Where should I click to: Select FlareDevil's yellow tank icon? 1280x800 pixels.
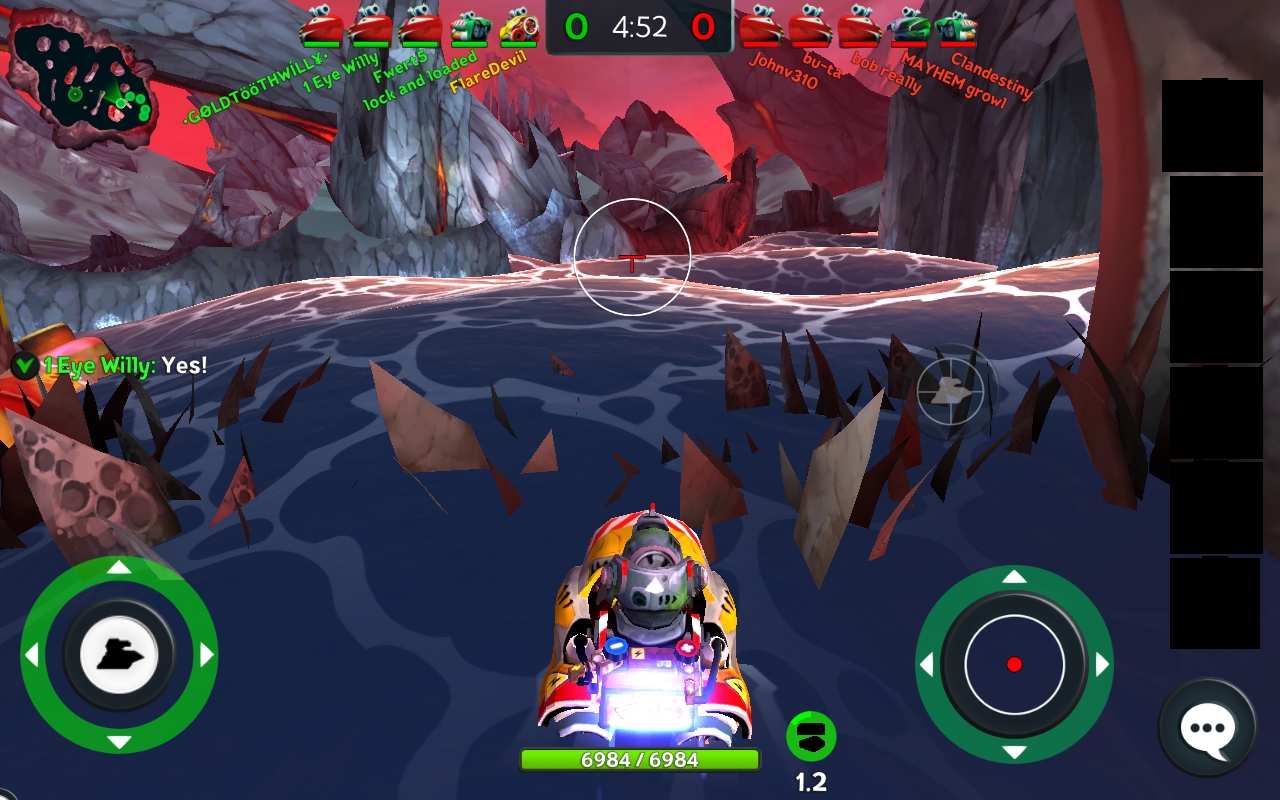coord(518,27)
